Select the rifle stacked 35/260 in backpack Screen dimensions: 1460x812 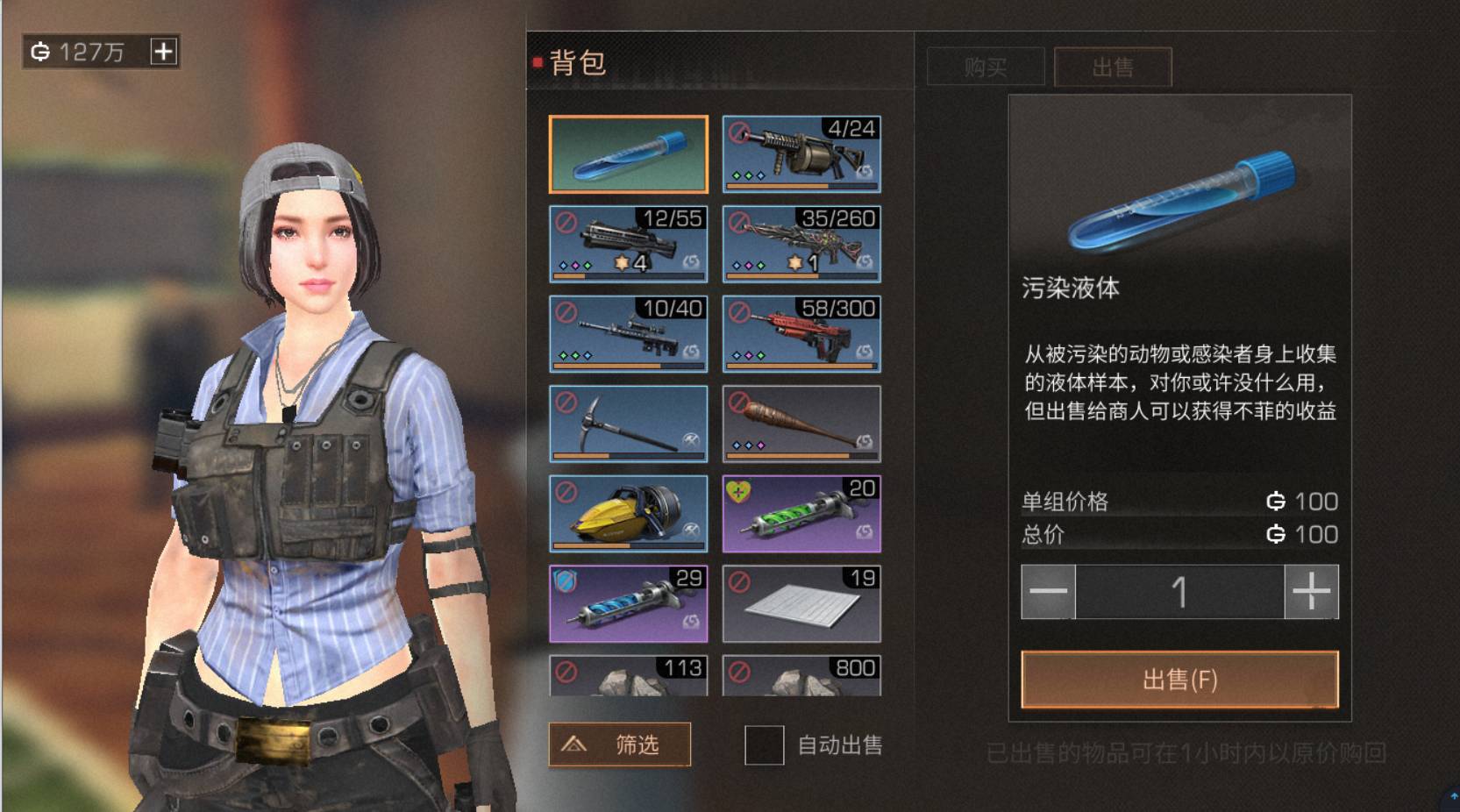coord(801,245)
